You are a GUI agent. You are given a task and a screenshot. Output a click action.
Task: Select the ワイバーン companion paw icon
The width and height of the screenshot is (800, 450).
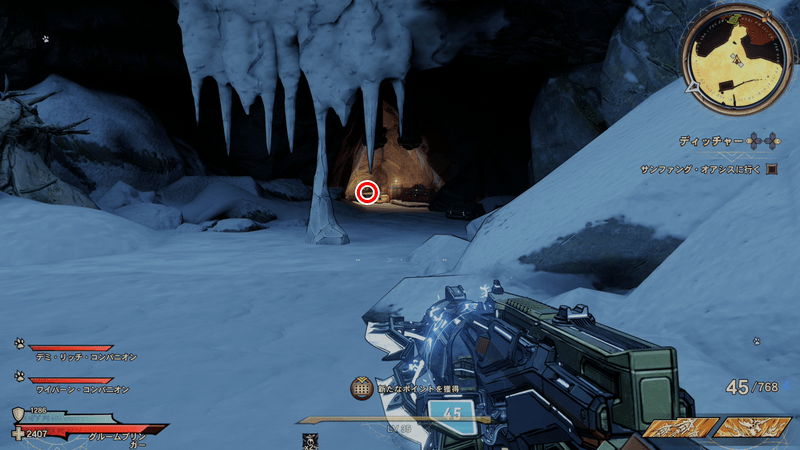click(19, 376)
